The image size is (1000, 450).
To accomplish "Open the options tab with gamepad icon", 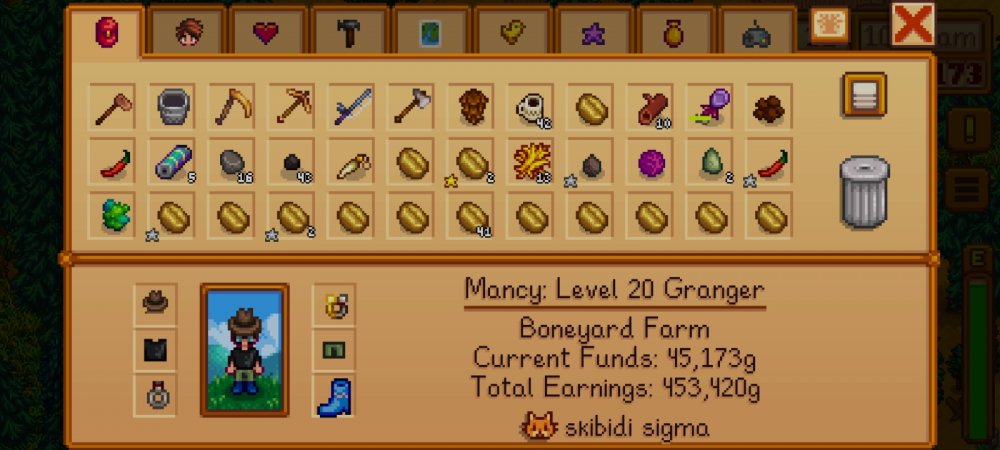I will click(756, 34).
